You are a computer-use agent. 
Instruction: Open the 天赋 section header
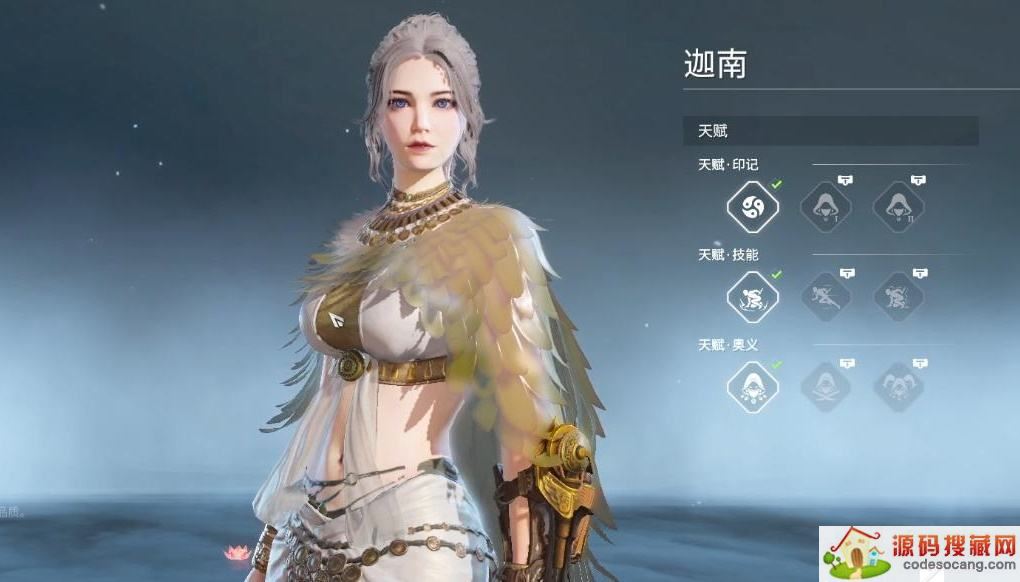tap(830, 131)
